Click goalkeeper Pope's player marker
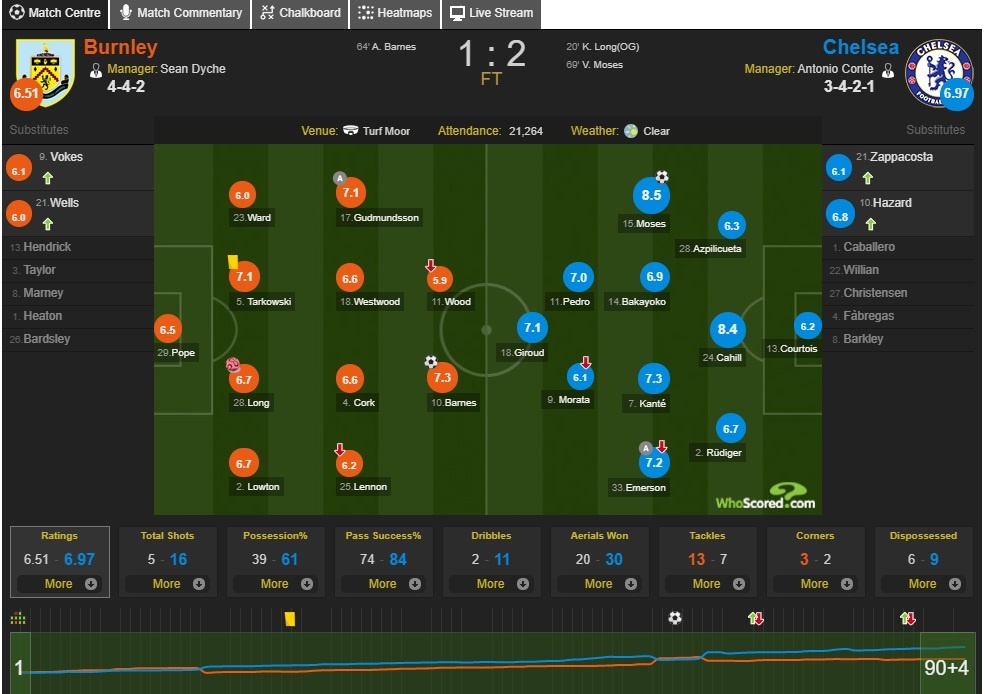985x694 pixels. 167,329
